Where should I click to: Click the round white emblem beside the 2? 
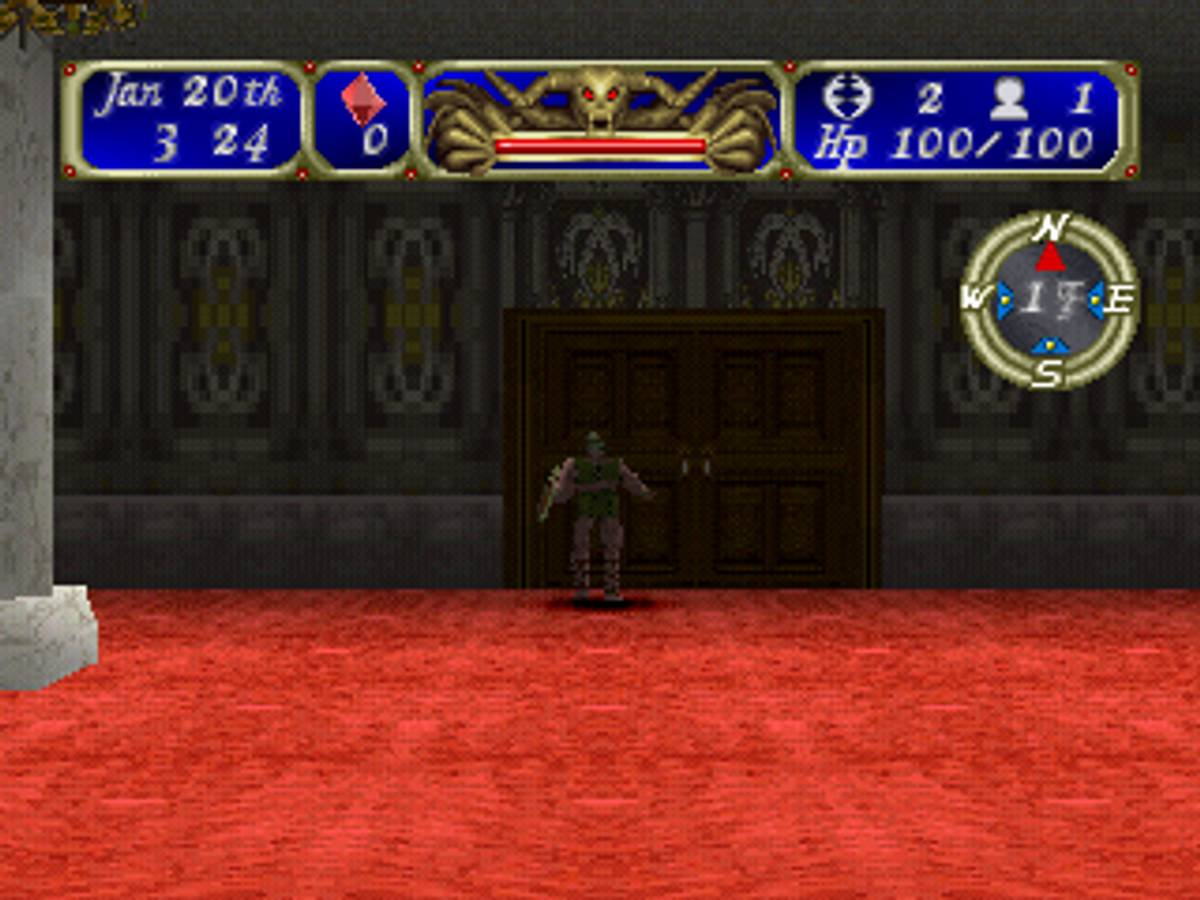pos(847,97)
